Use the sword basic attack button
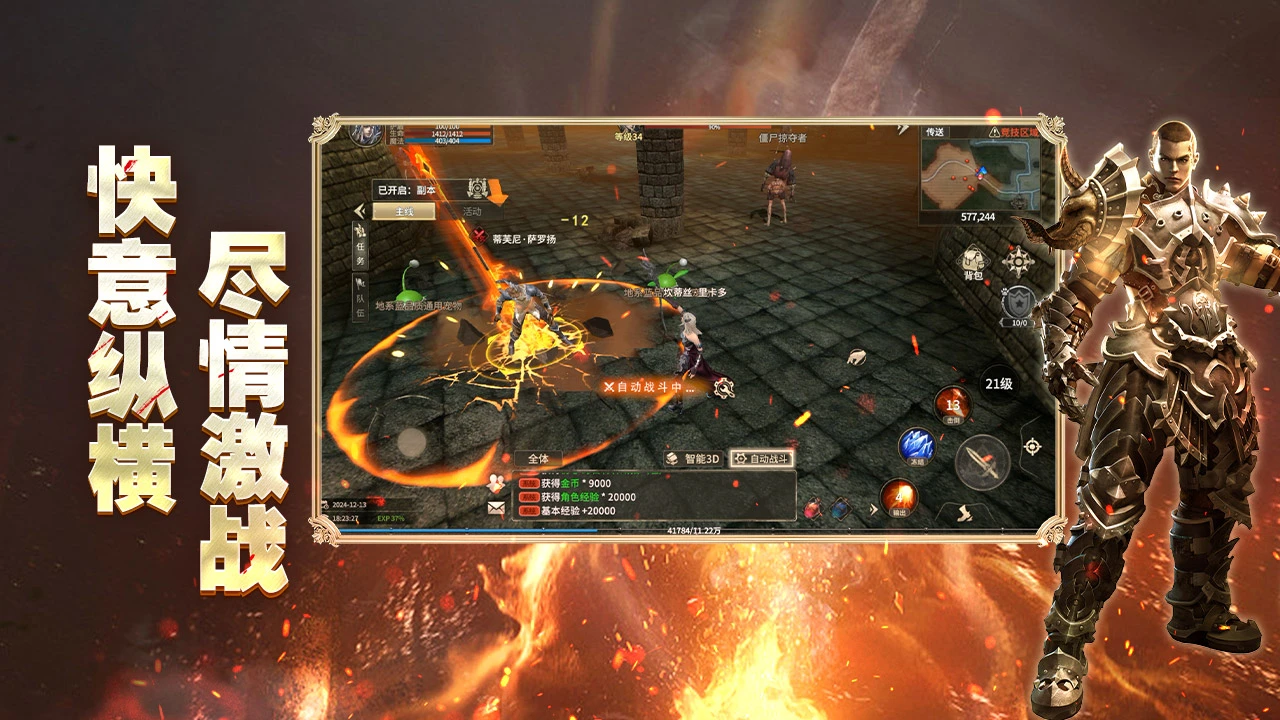Screen dimensions: 1280x720 (982, 463)
